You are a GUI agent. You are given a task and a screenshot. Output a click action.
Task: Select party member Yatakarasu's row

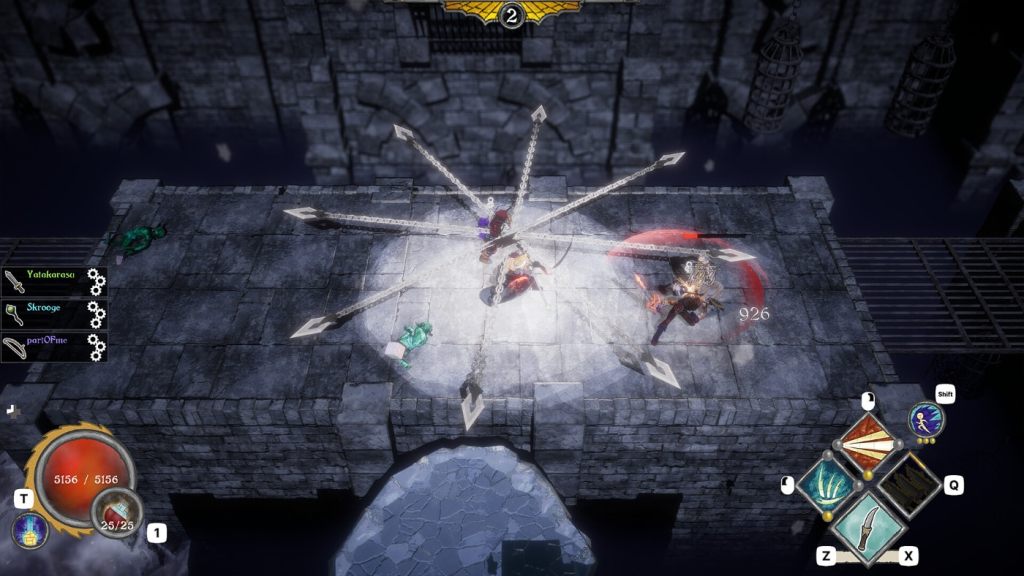click(45, 280)
